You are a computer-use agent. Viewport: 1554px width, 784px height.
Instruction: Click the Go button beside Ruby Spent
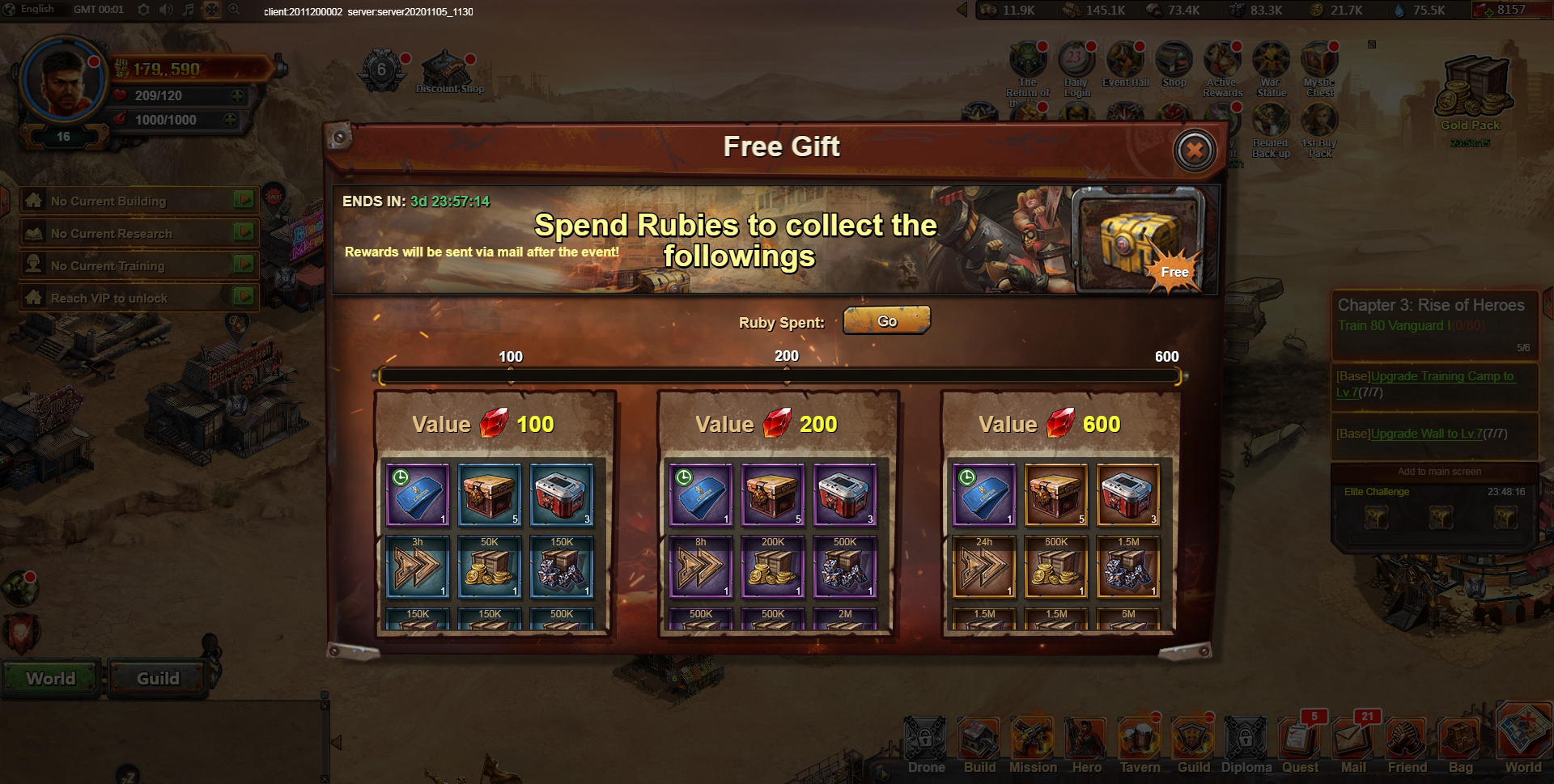[x=886, y=321]
